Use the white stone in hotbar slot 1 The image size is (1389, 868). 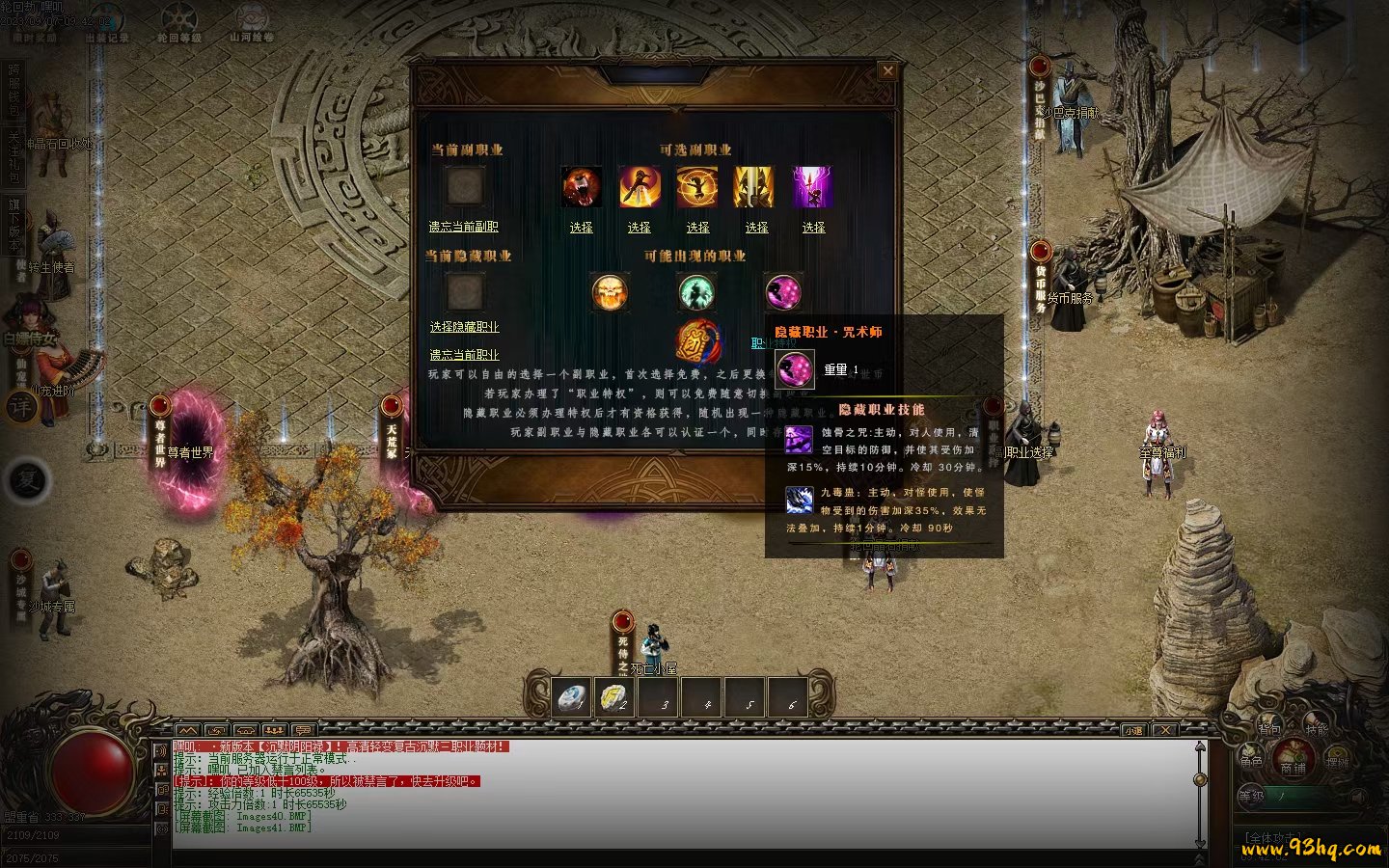tap(573, 696)
